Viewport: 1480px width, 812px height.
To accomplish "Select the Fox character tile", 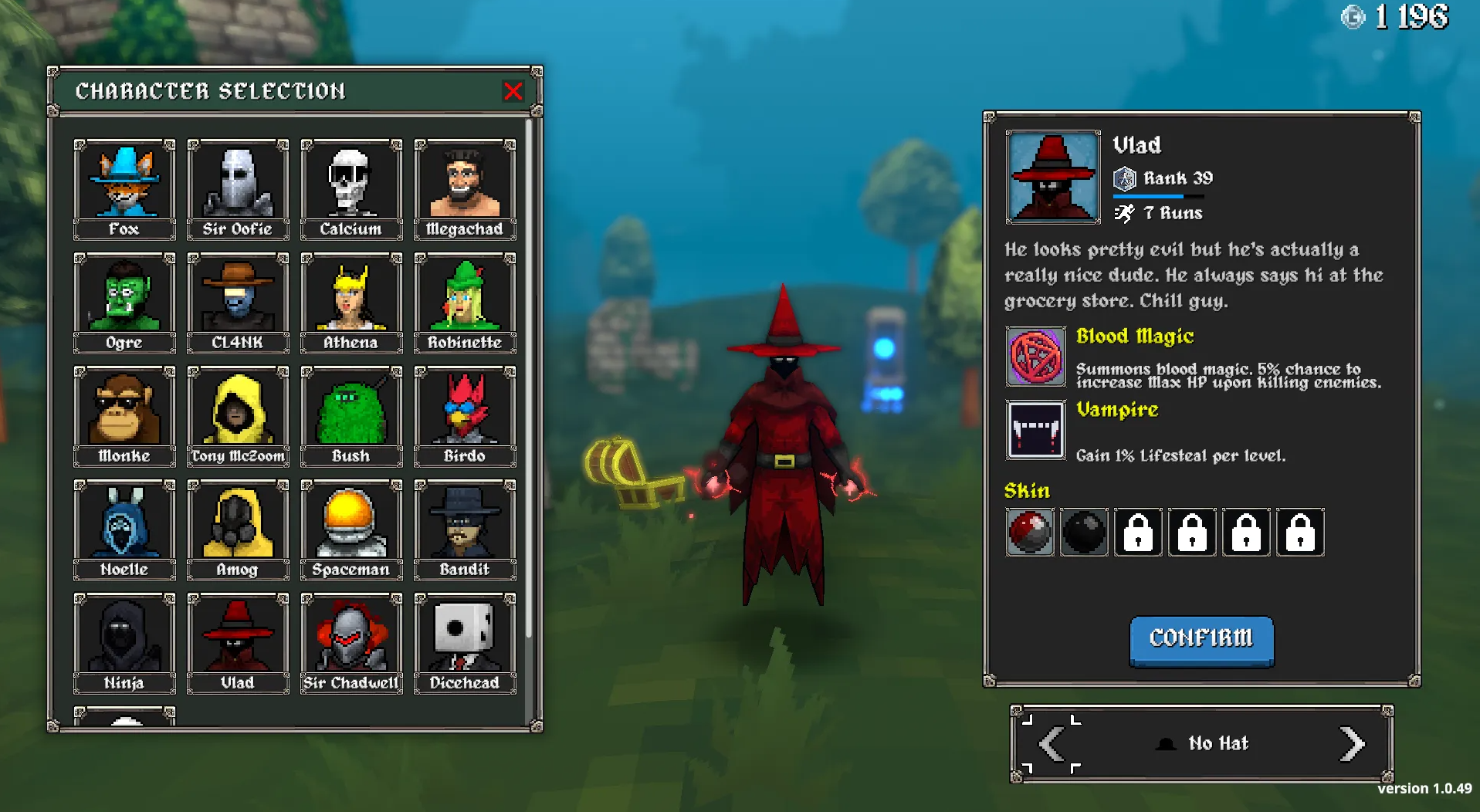I will click(124, 188).
